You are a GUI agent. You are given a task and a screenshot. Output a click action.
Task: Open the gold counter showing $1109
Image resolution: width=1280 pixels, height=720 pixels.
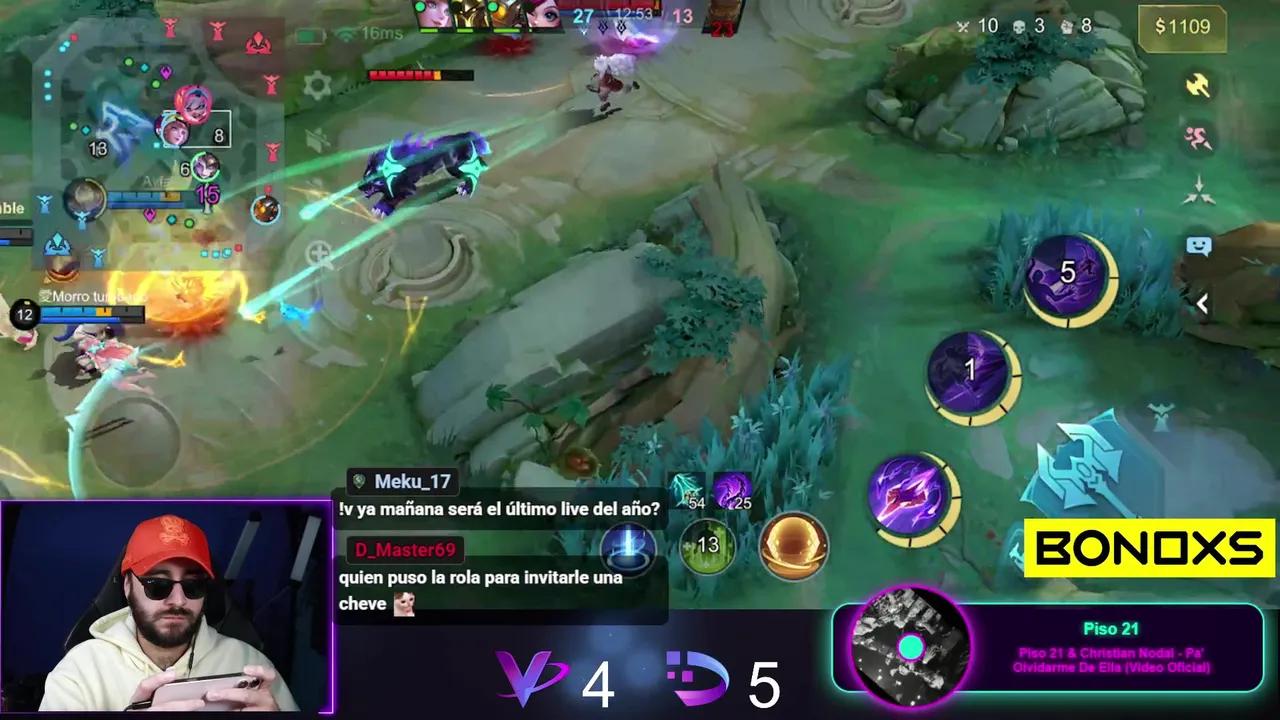(x=1181, y=27)
